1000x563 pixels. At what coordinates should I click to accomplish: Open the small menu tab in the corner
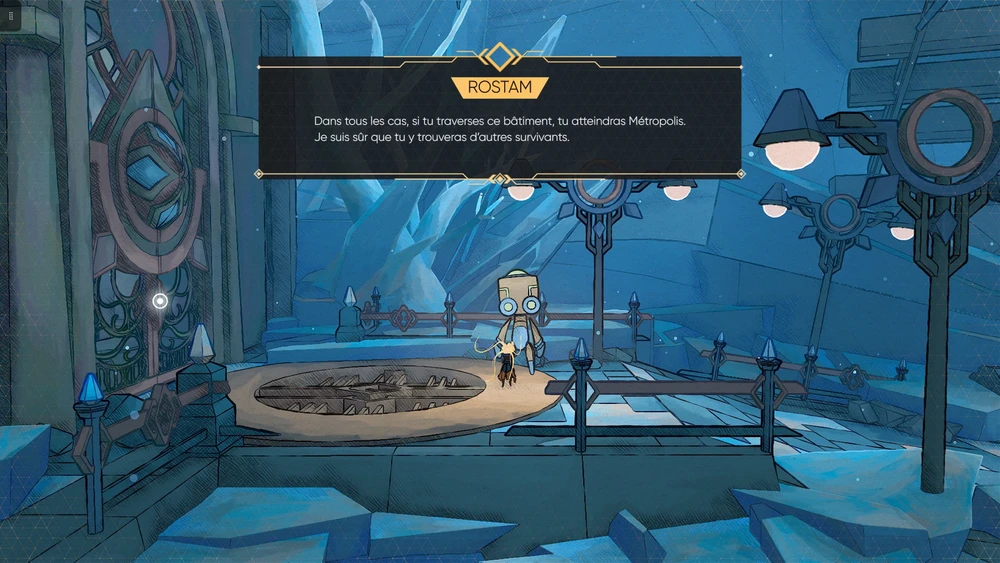point(10,16)
